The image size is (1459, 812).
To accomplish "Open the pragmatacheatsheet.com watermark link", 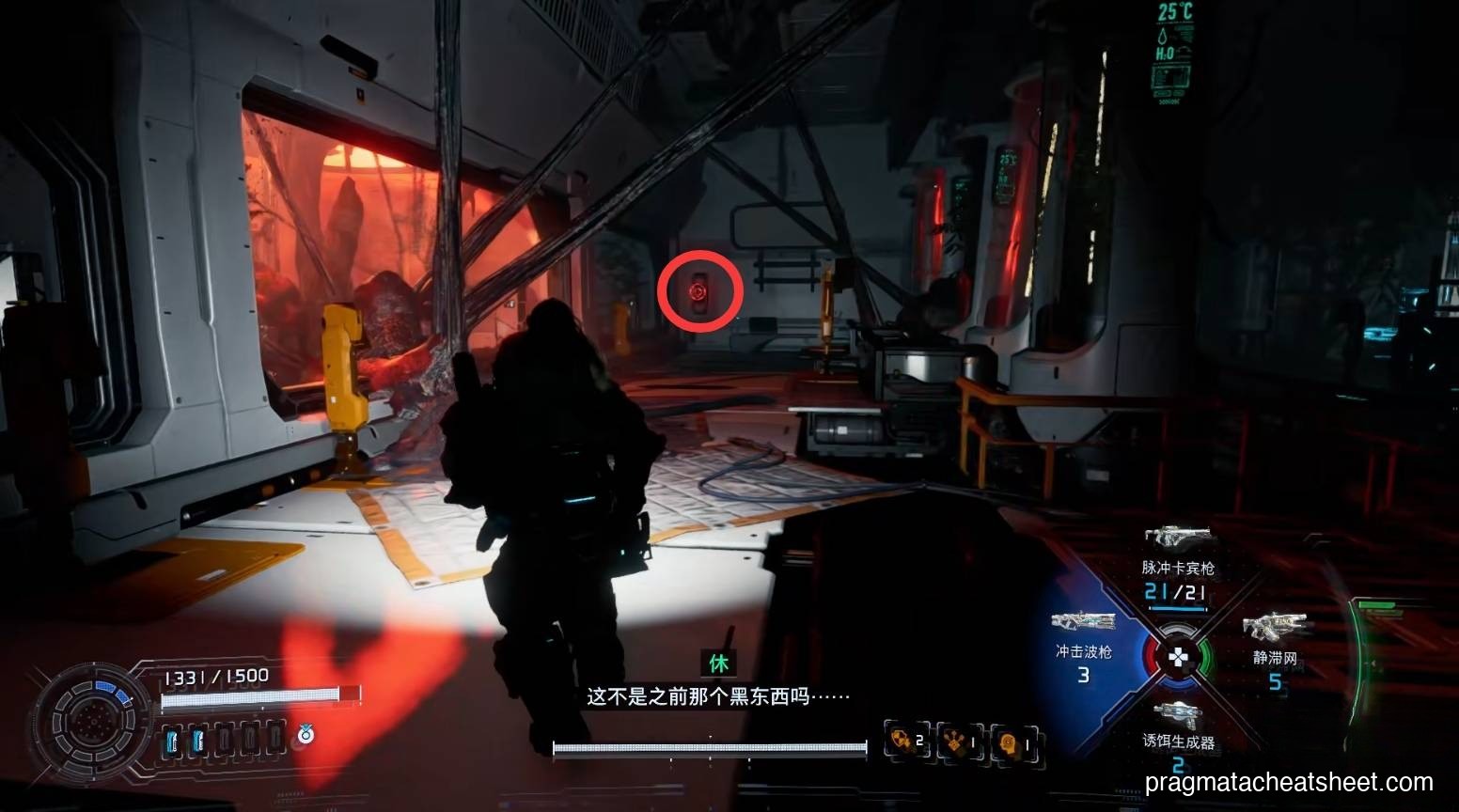I will pos(1289,782).
